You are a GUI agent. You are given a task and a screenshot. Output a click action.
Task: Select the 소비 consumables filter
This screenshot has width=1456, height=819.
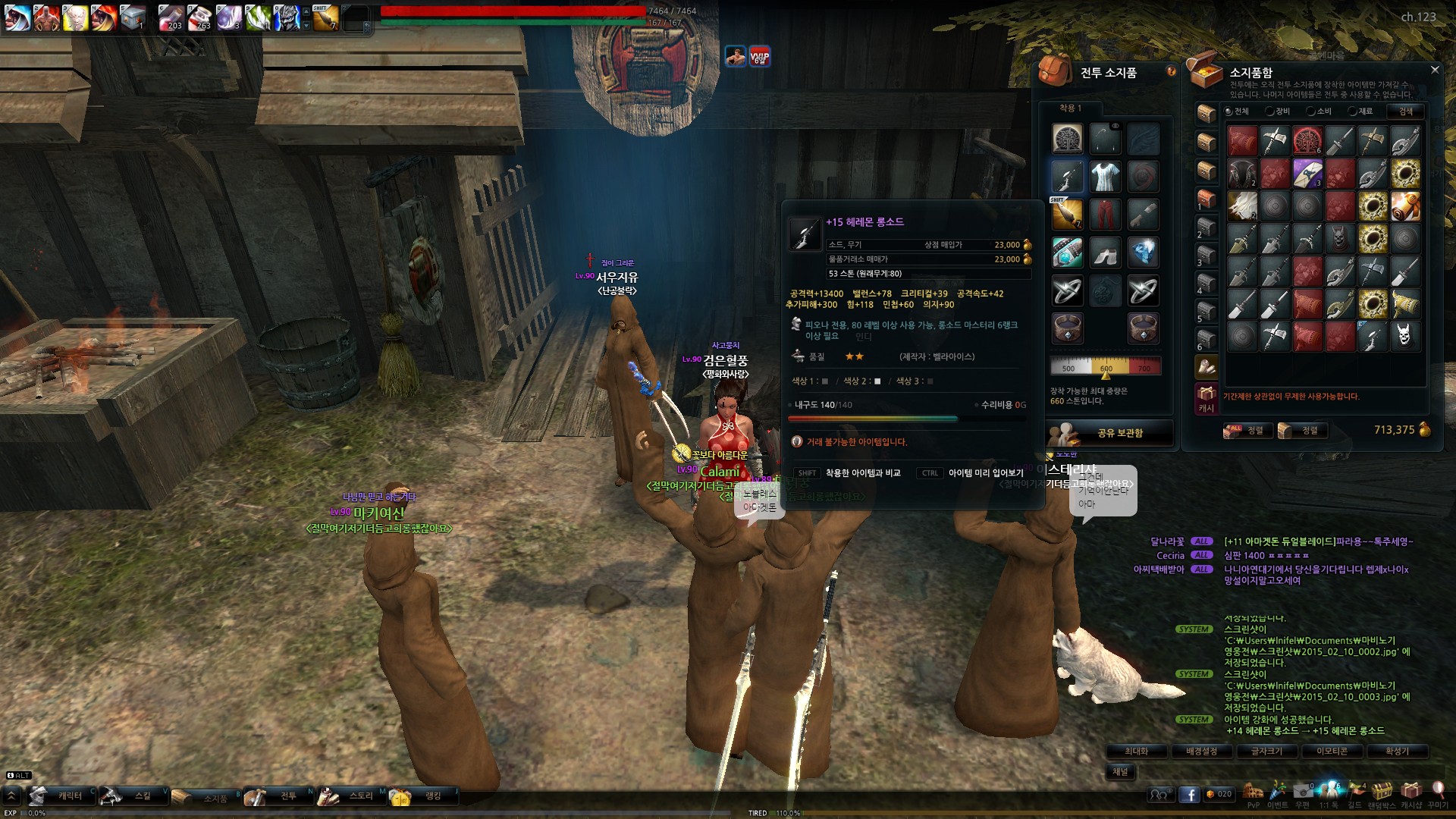(x=1319, y=111)
